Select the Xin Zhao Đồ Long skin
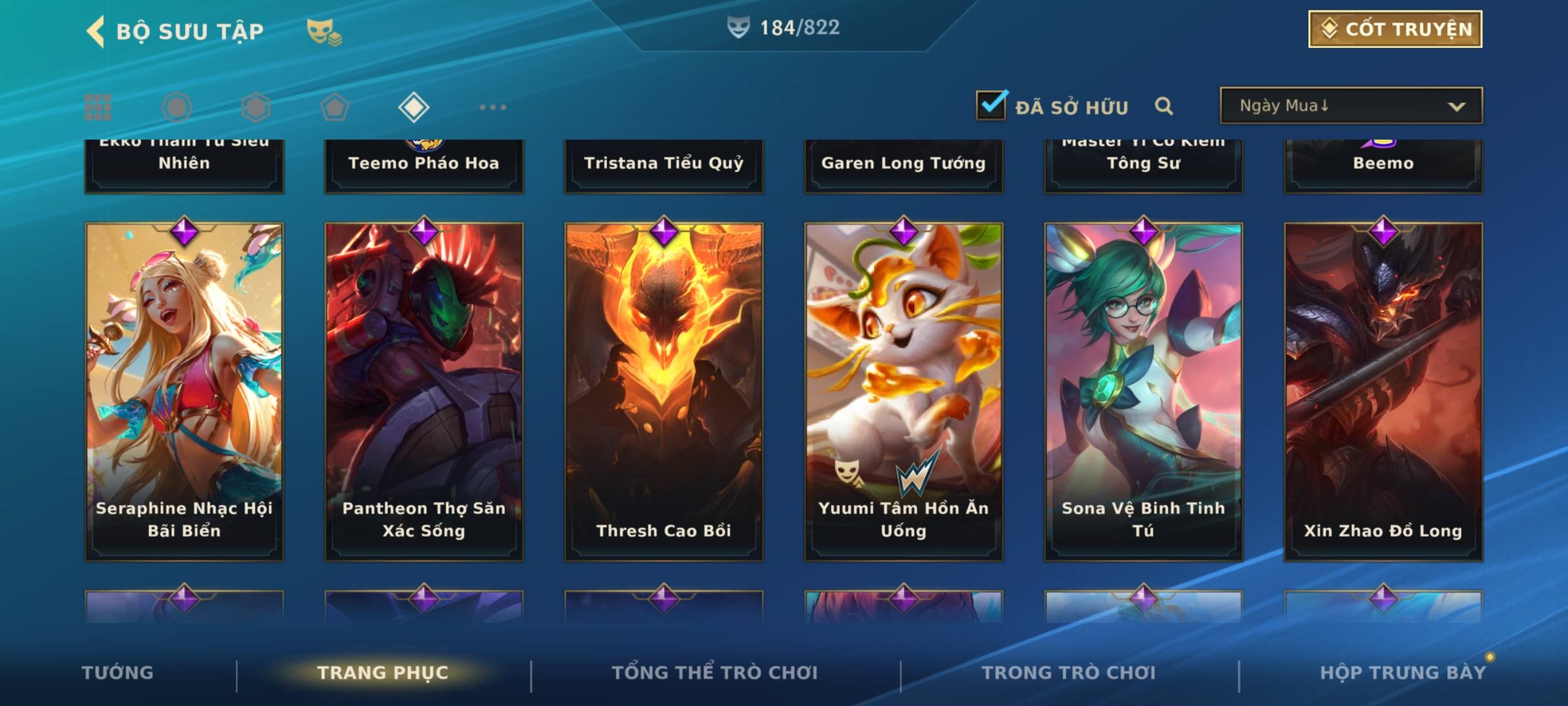The image size is (1568, 706). click(x=1383, y=392)
